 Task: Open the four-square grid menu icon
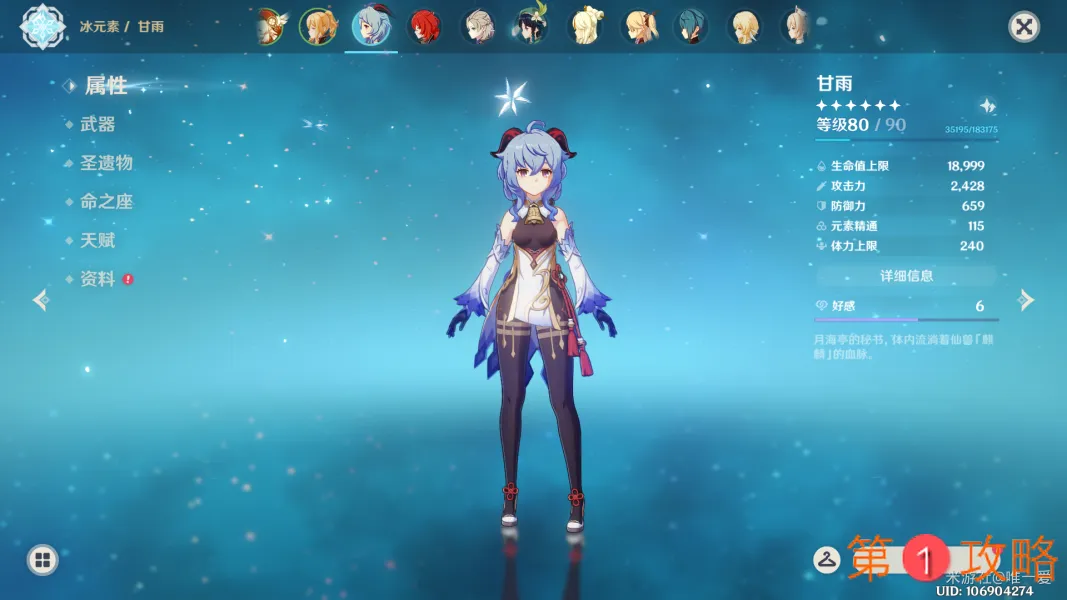point(42,560)
